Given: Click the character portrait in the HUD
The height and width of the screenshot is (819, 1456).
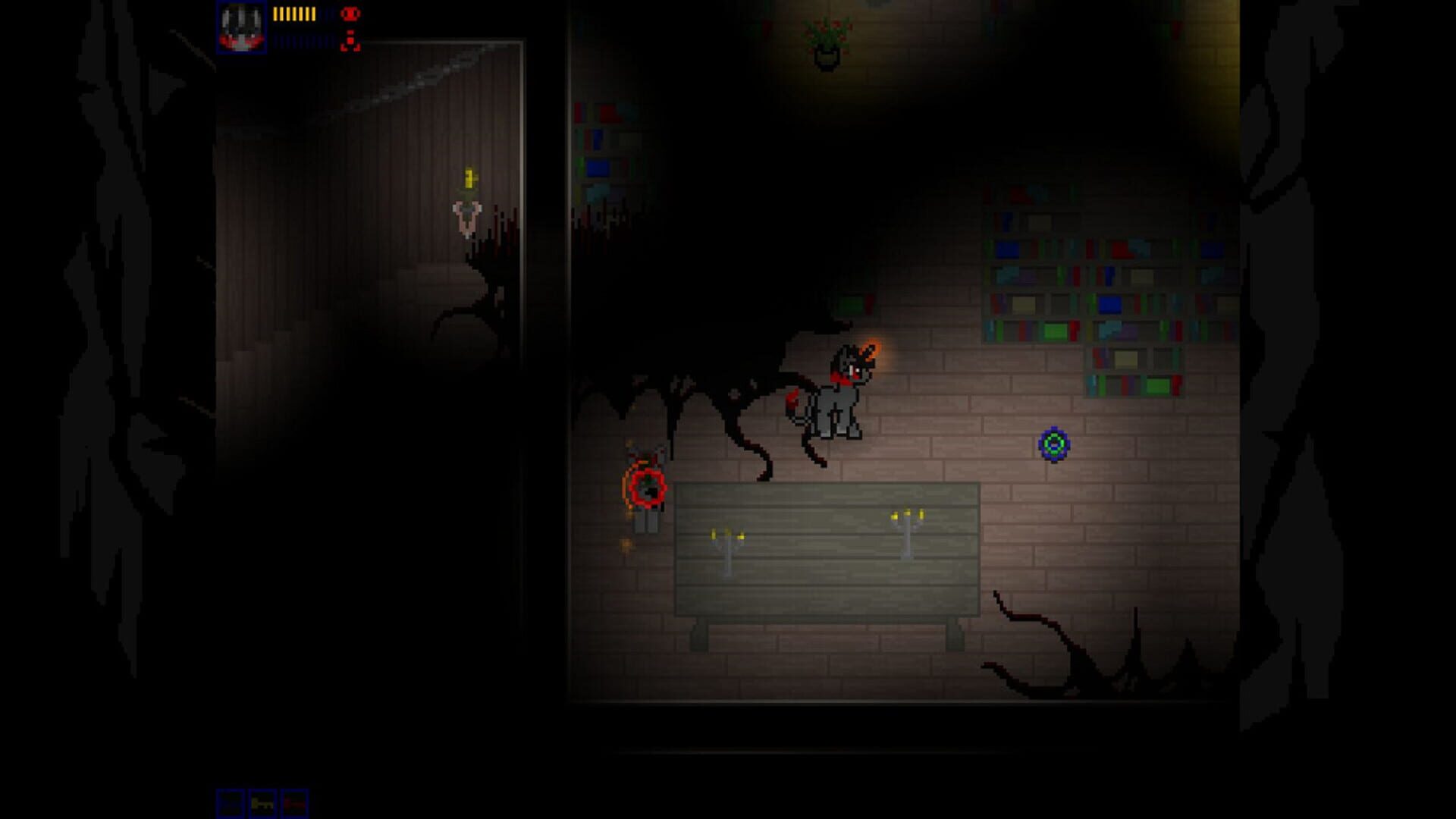Looking at the screenshot, I should tap(243, 27).
